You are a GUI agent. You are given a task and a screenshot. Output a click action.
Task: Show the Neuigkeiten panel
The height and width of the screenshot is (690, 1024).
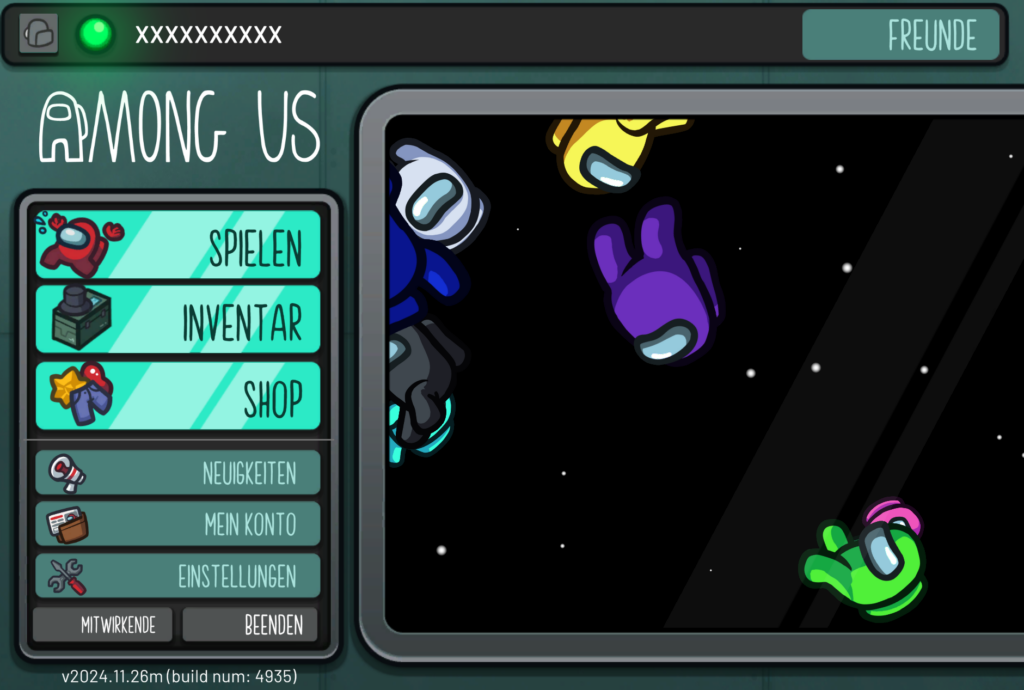pyautogui.click(x=178, y=473)
